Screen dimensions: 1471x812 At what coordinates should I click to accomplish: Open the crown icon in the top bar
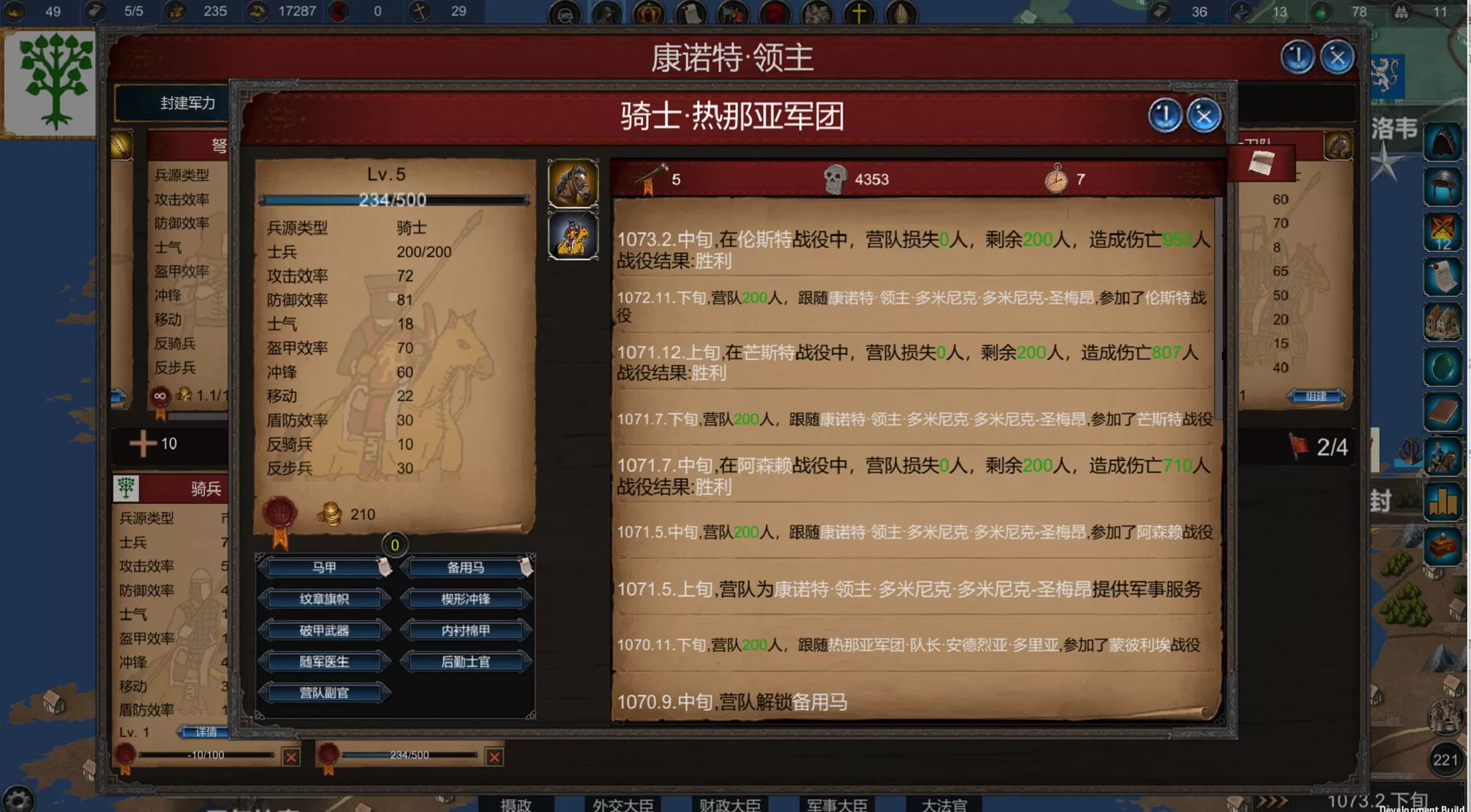pyautogui.click(x=647, y=12)
